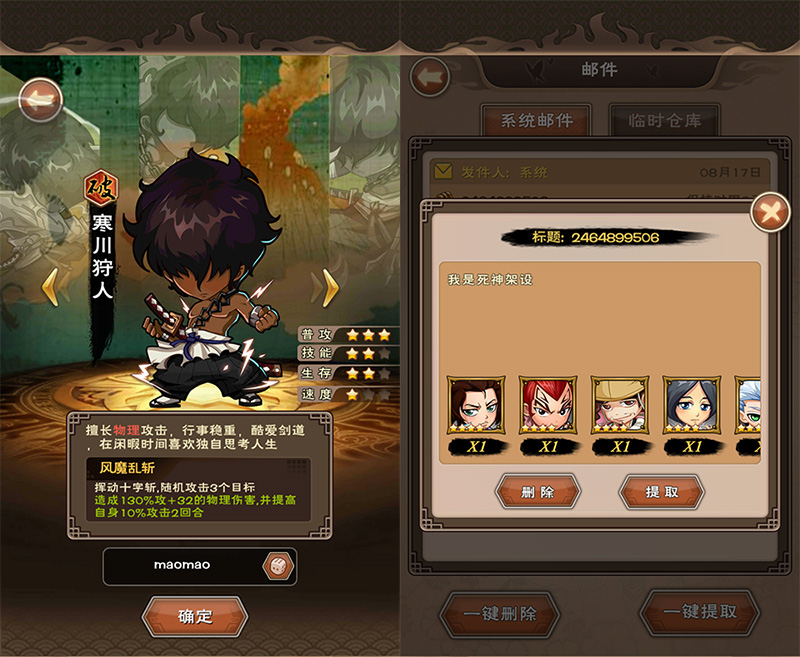Show the next character with right arrow
The height and width of the screenshot is (657, 800).
click(325, 289)
